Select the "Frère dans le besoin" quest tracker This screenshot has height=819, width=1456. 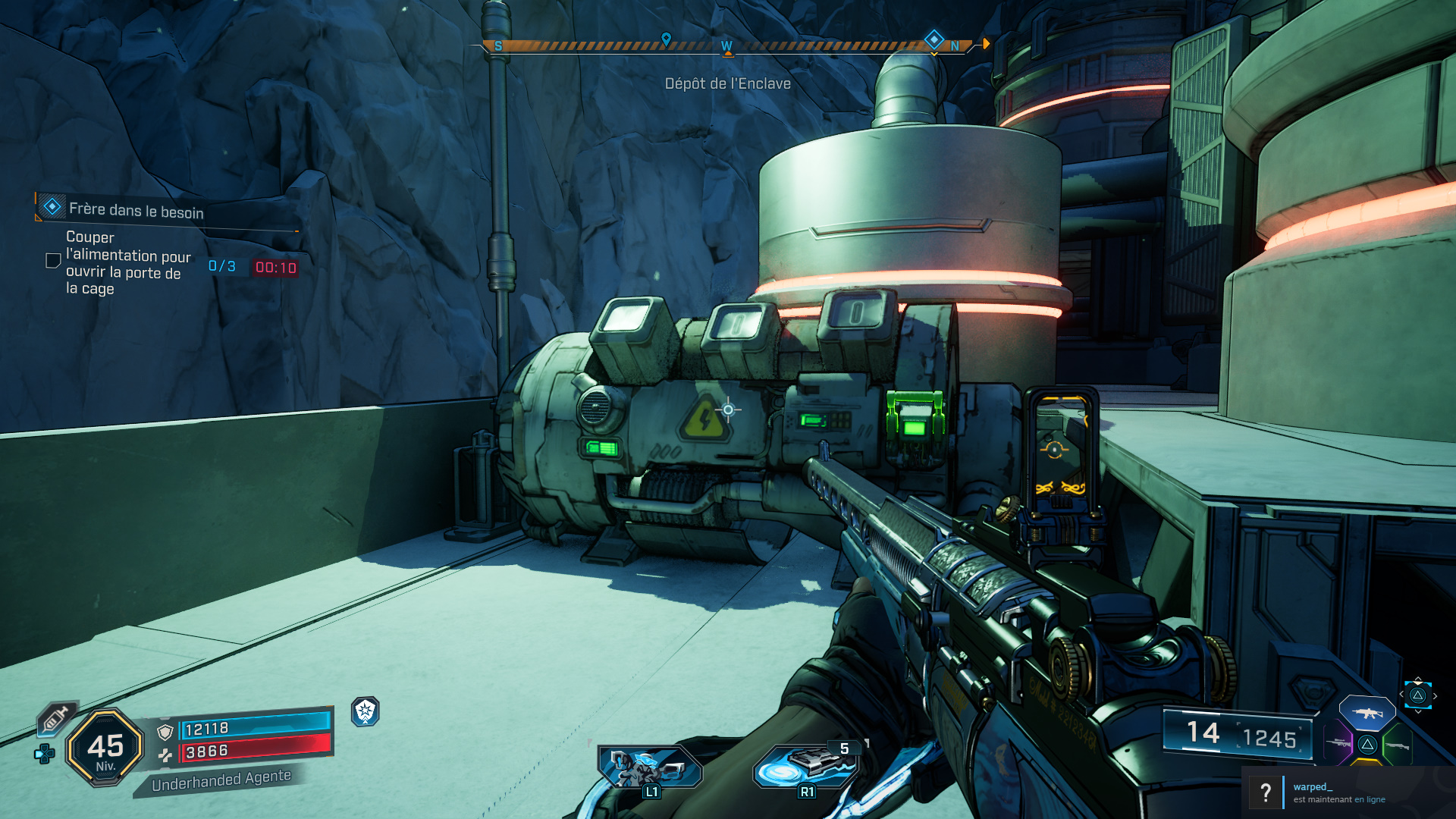coord(136,210)
